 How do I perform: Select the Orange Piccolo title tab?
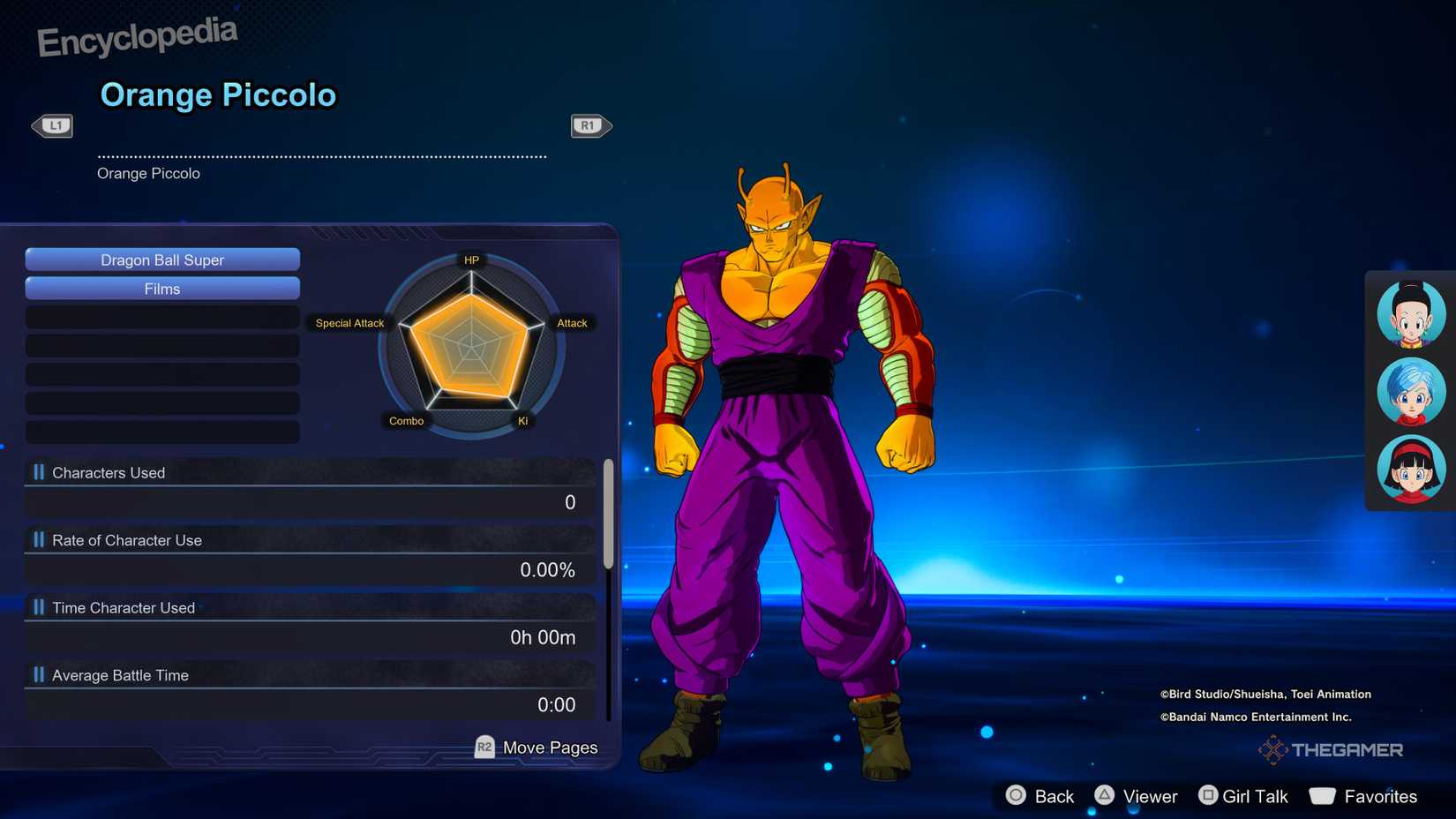219,94
